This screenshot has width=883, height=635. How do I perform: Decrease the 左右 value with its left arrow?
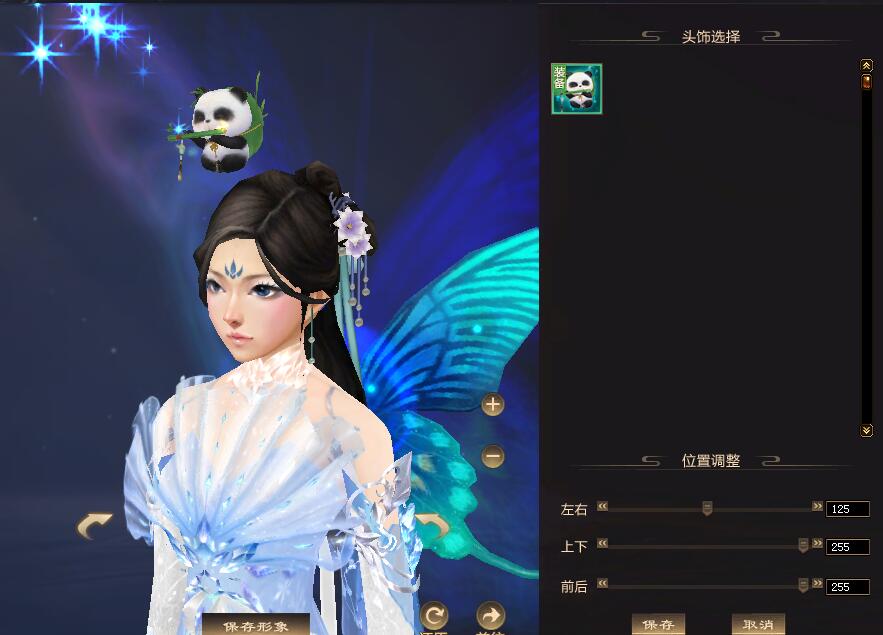point(603,507)
